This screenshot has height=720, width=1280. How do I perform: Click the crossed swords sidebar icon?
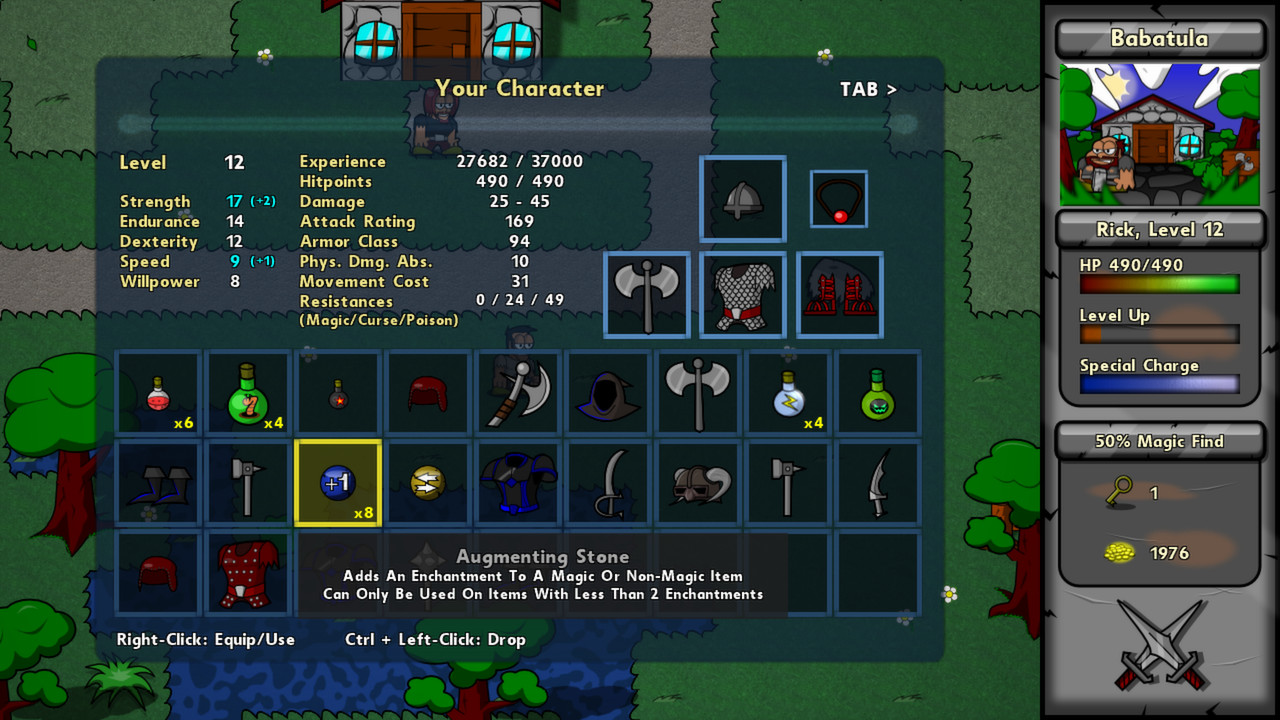1159,640
